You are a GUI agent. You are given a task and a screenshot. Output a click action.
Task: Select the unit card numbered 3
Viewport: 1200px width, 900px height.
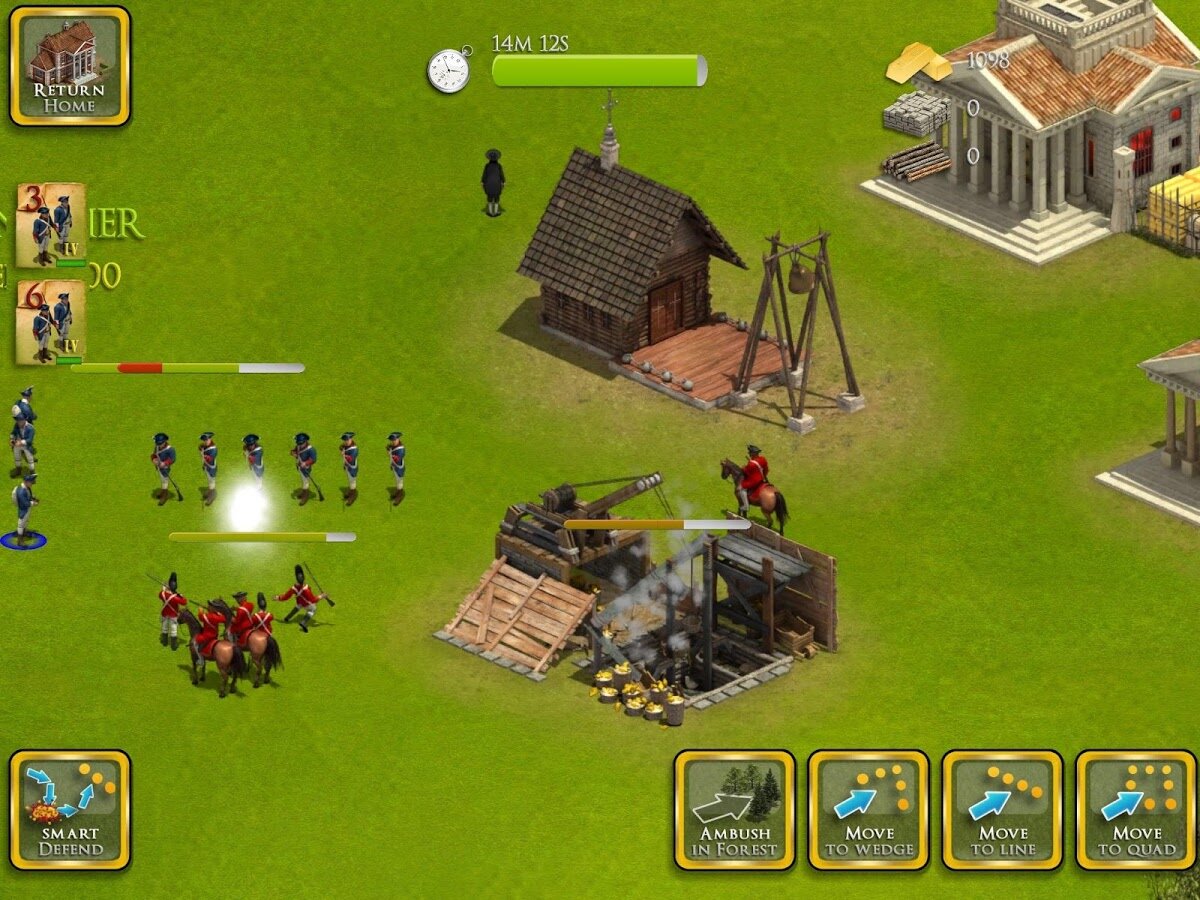[x=50, y=225]
